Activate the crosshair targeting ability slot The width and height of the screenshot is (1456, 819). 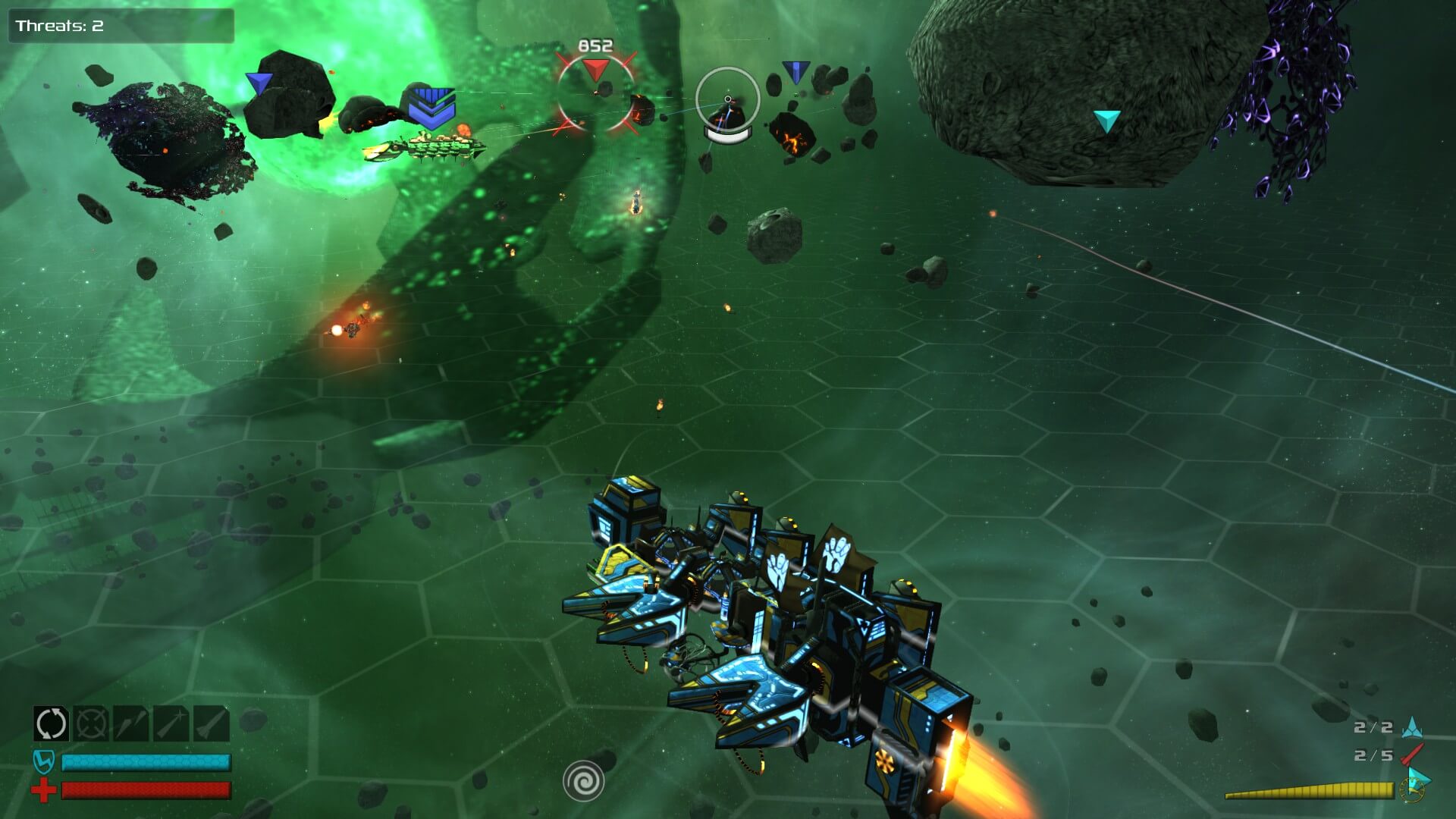click(91, 723)
